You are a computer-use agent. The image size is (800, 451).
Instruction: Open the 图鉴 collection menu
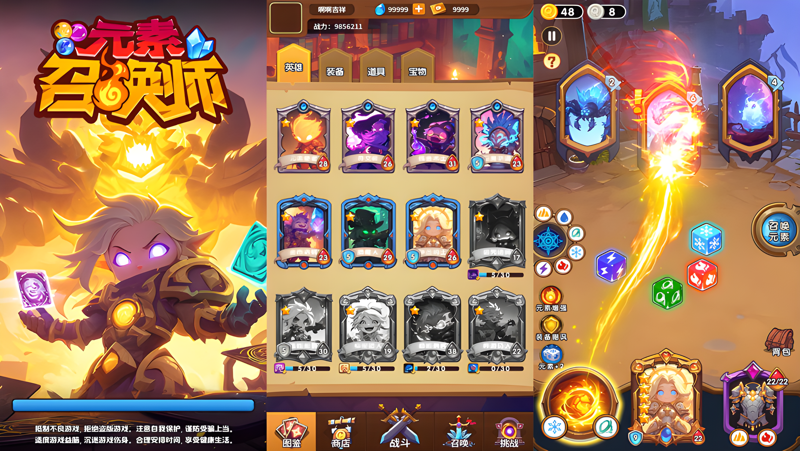(292, 432)
